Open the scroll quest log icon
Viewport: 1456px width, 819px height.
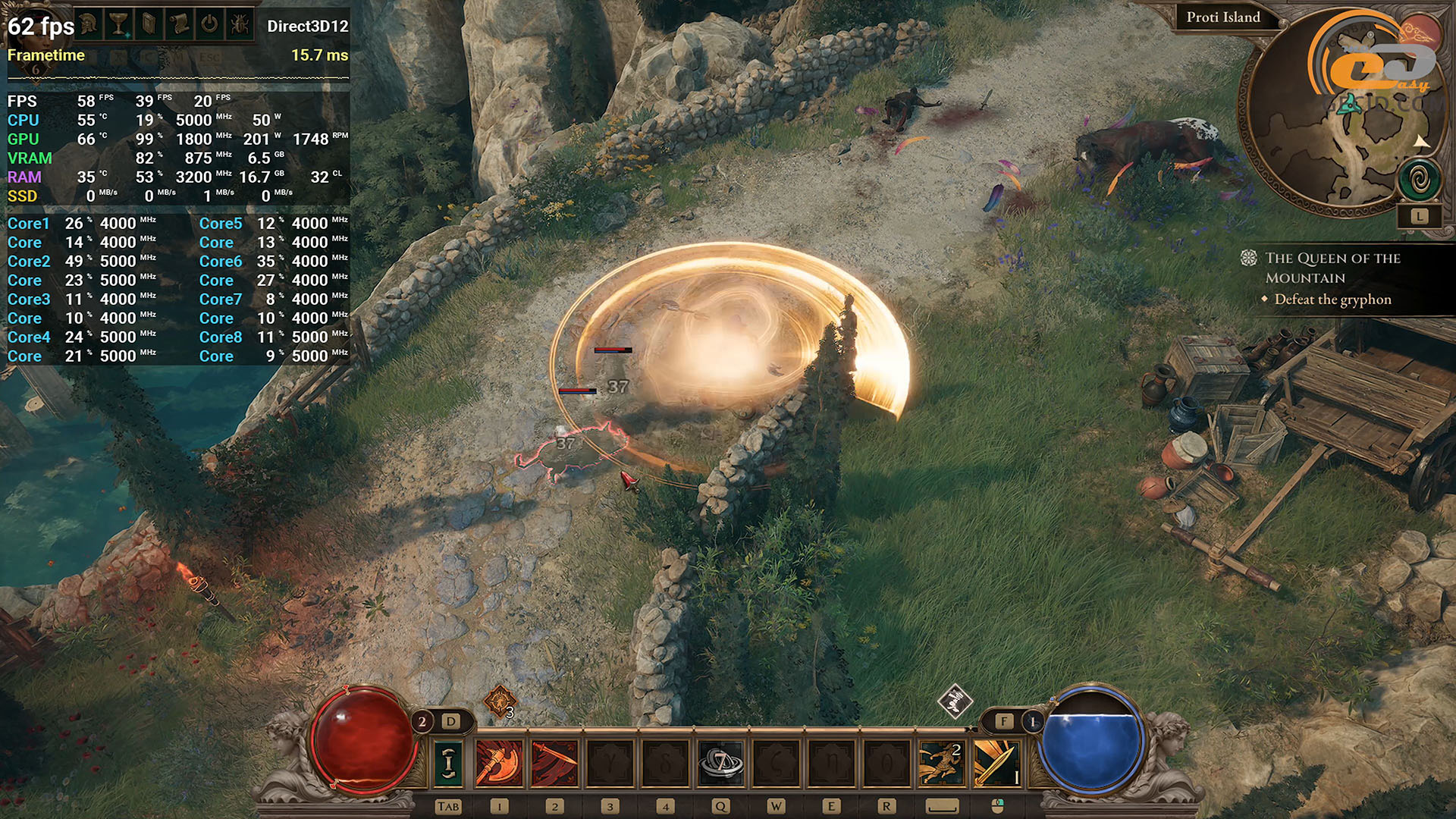click(180, 24)
